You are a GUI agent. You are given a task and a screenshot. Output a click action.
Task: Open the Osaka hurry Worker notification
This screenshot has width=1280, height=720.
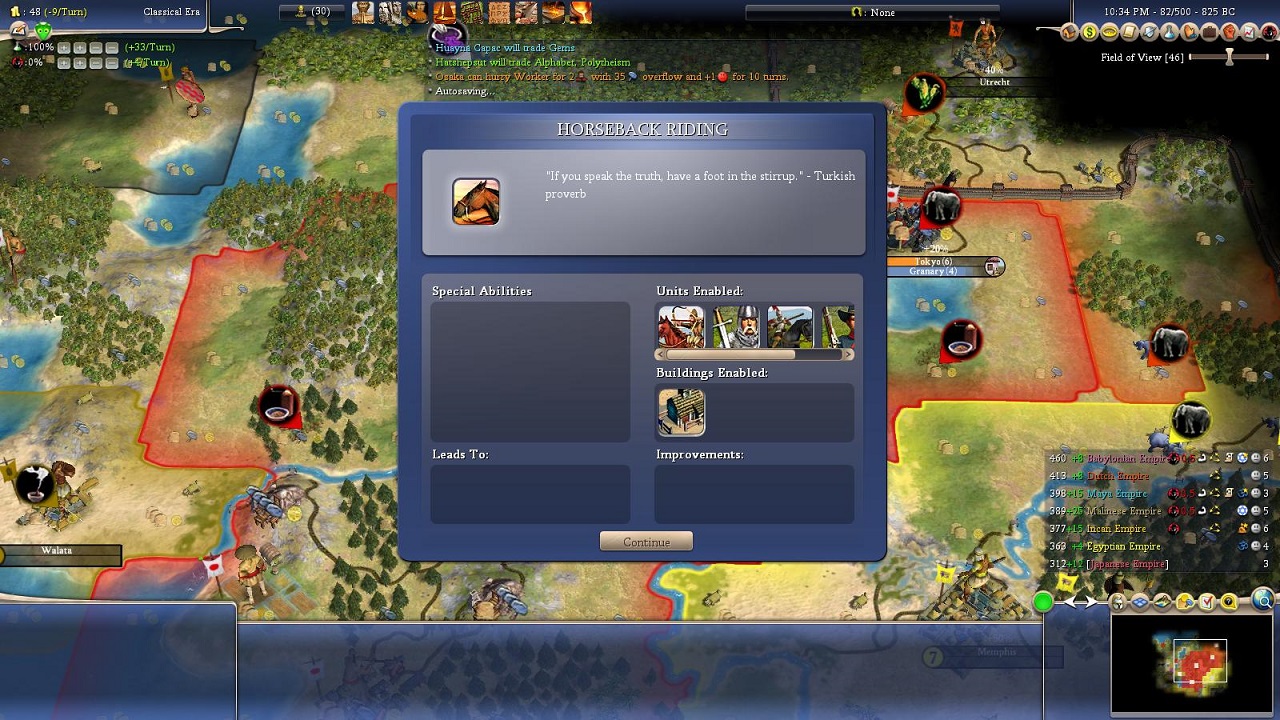pyautogui.click(x=611, y=76)
